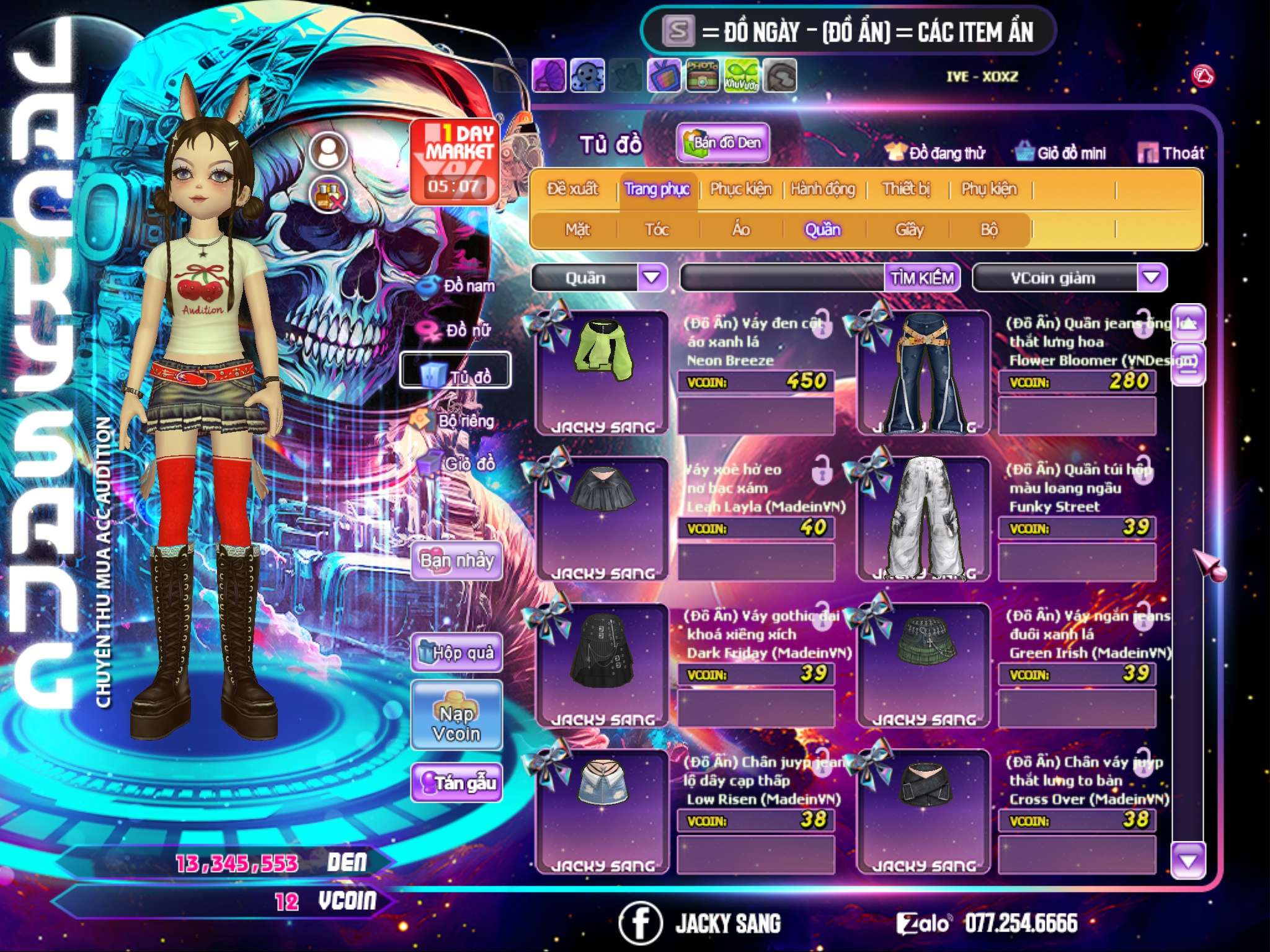The width and height of the screenshot is (1270, 952).
Task: Open the Giỏ đồ mini cart
Action: (1061, 153)
